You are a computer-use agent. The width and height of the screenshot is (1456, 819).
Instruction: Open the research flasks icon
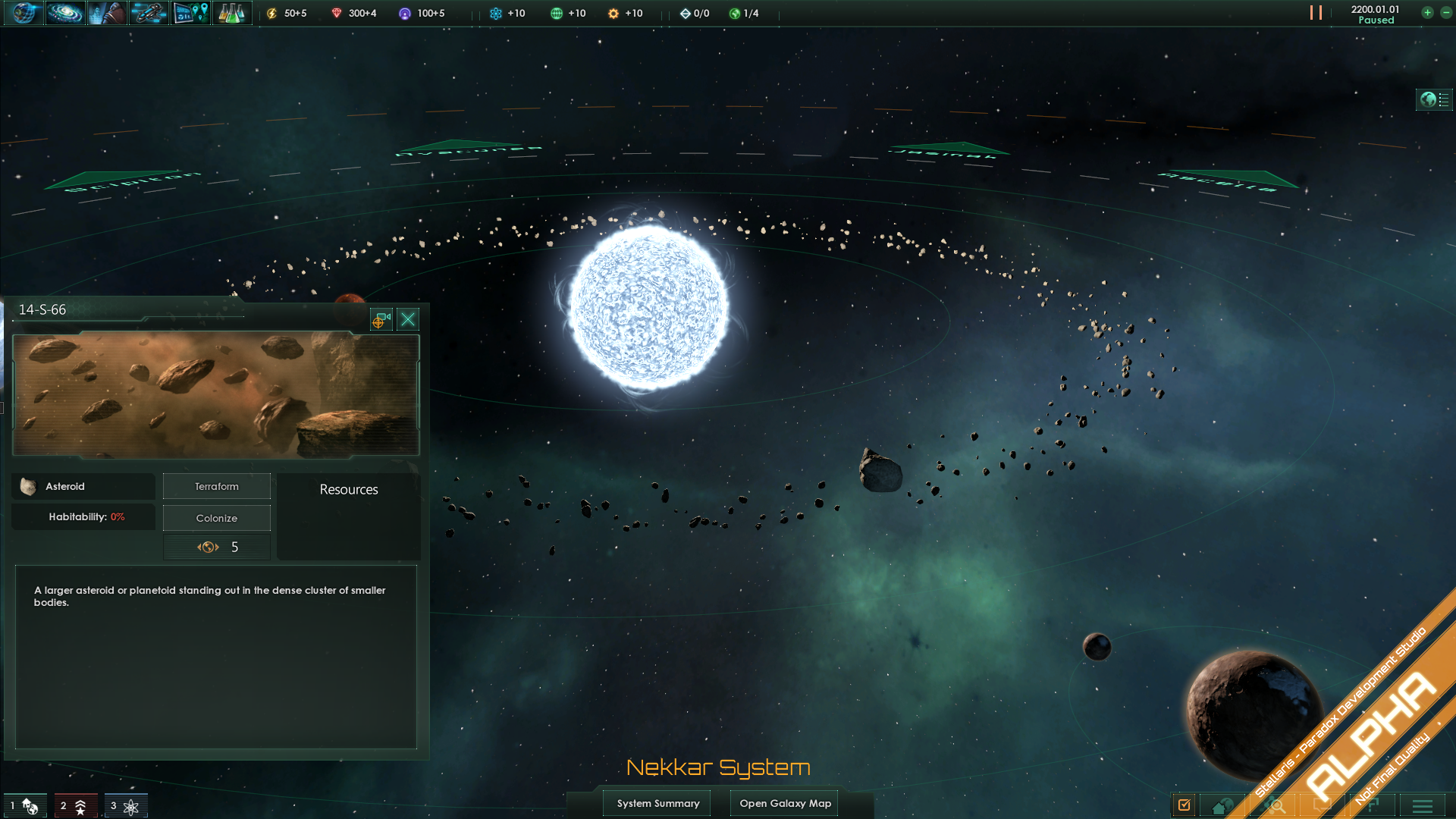pyautogui.click(x=232, y=13)
